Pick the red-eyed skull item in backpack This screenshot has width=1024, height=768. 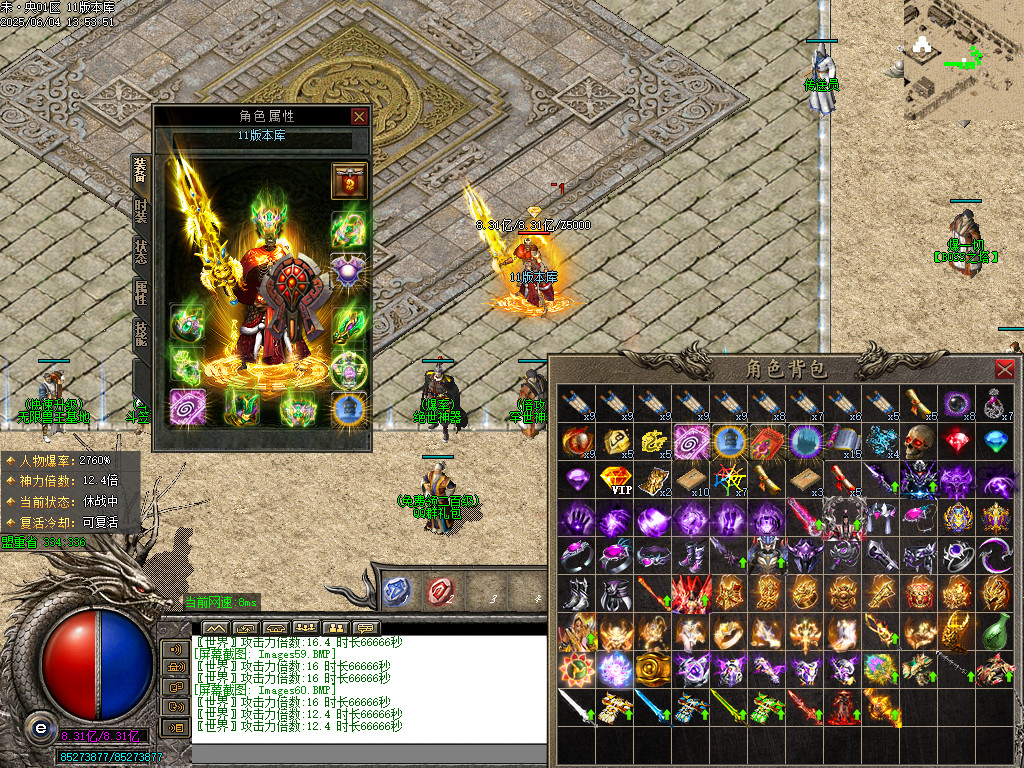click(x=921, y=440)
